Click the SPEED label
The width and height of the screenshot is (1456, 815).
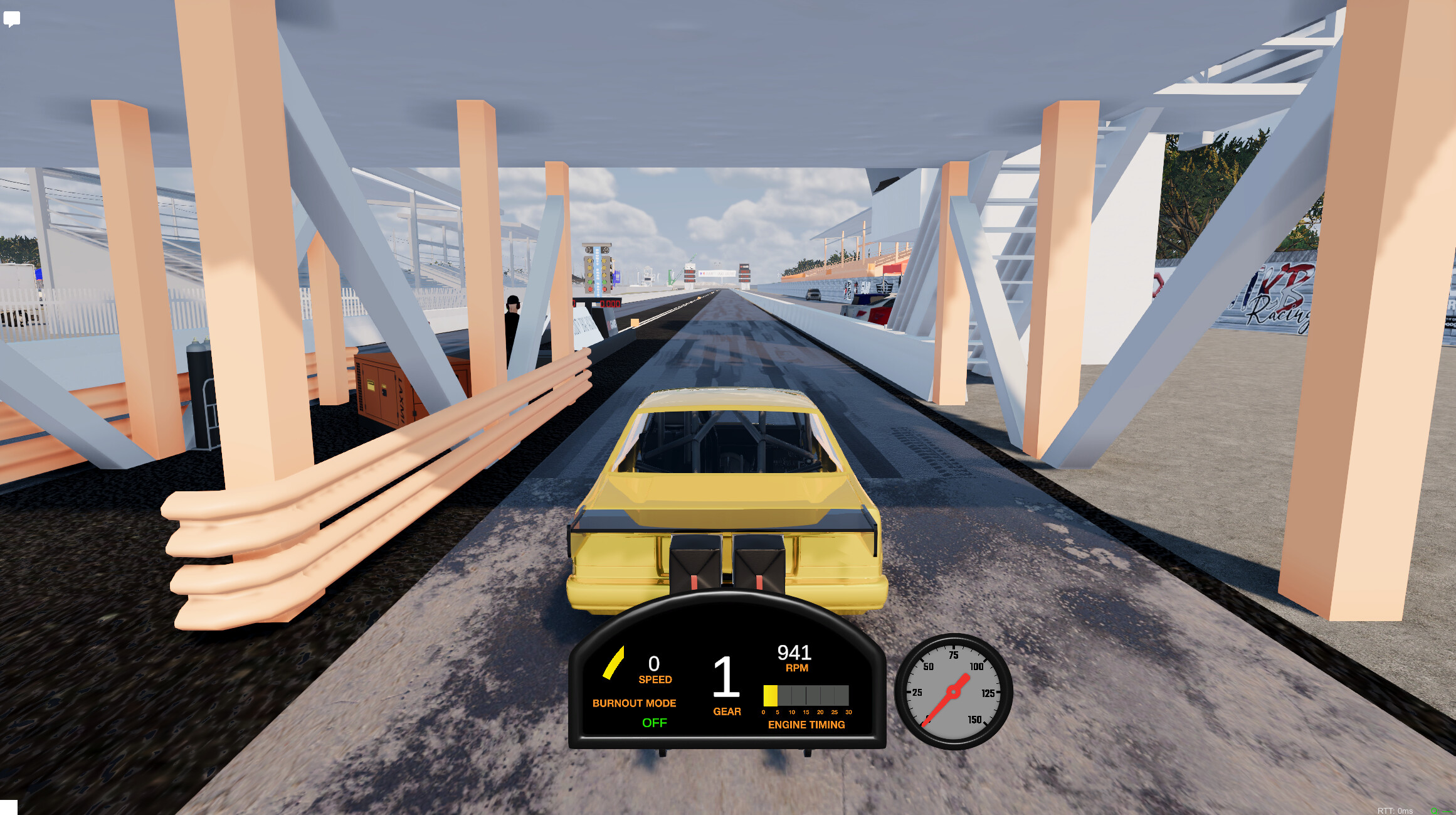(x=655, y=678)
